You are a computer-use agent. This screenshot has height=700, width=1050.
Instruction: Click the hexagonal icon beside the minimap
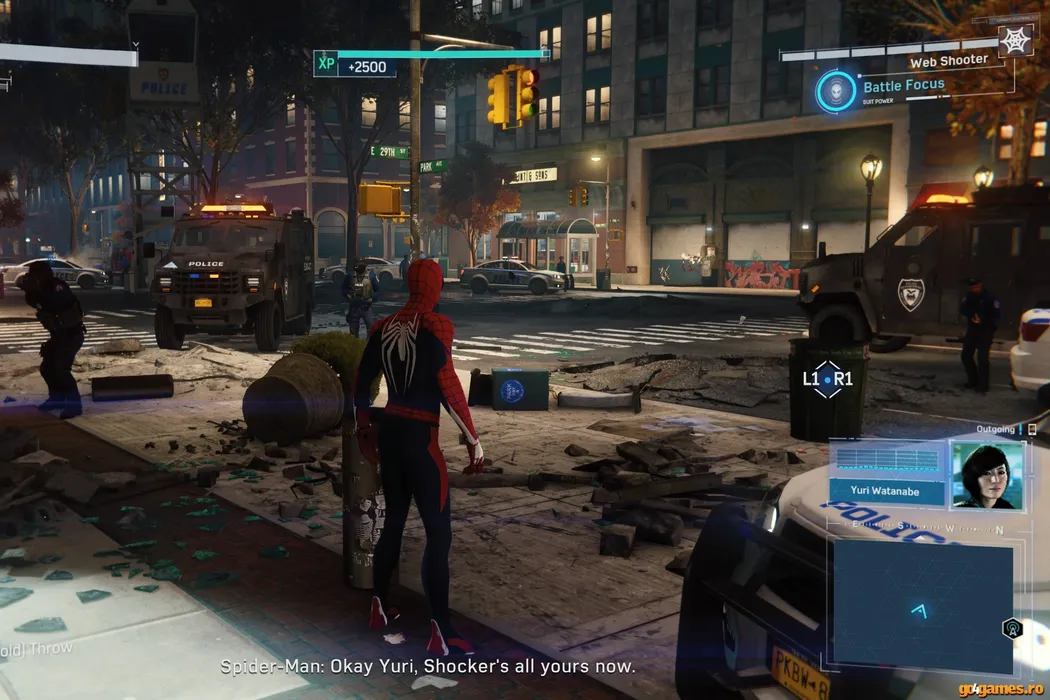[1012, 628]
